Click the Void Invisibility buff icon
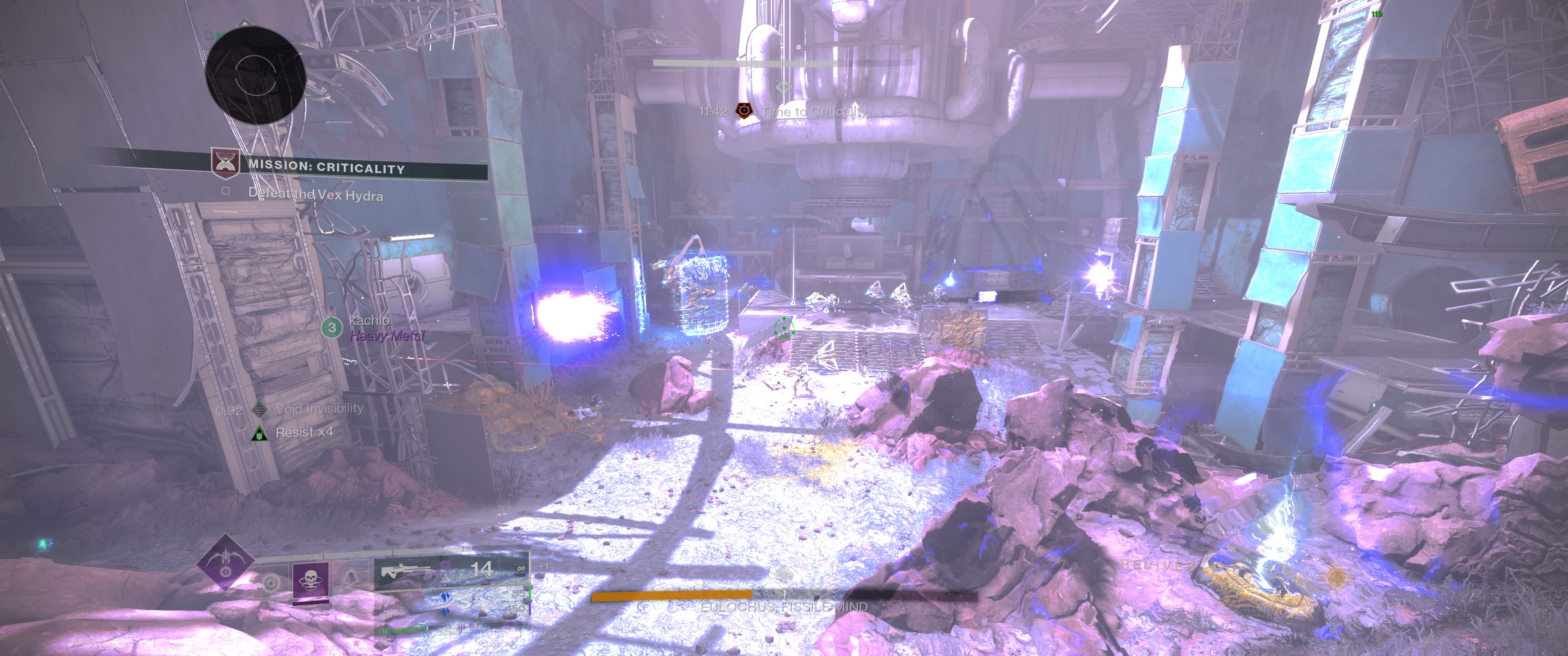Image resolution: width=1568 pixels, height=656 pixels. pos(260,409)
